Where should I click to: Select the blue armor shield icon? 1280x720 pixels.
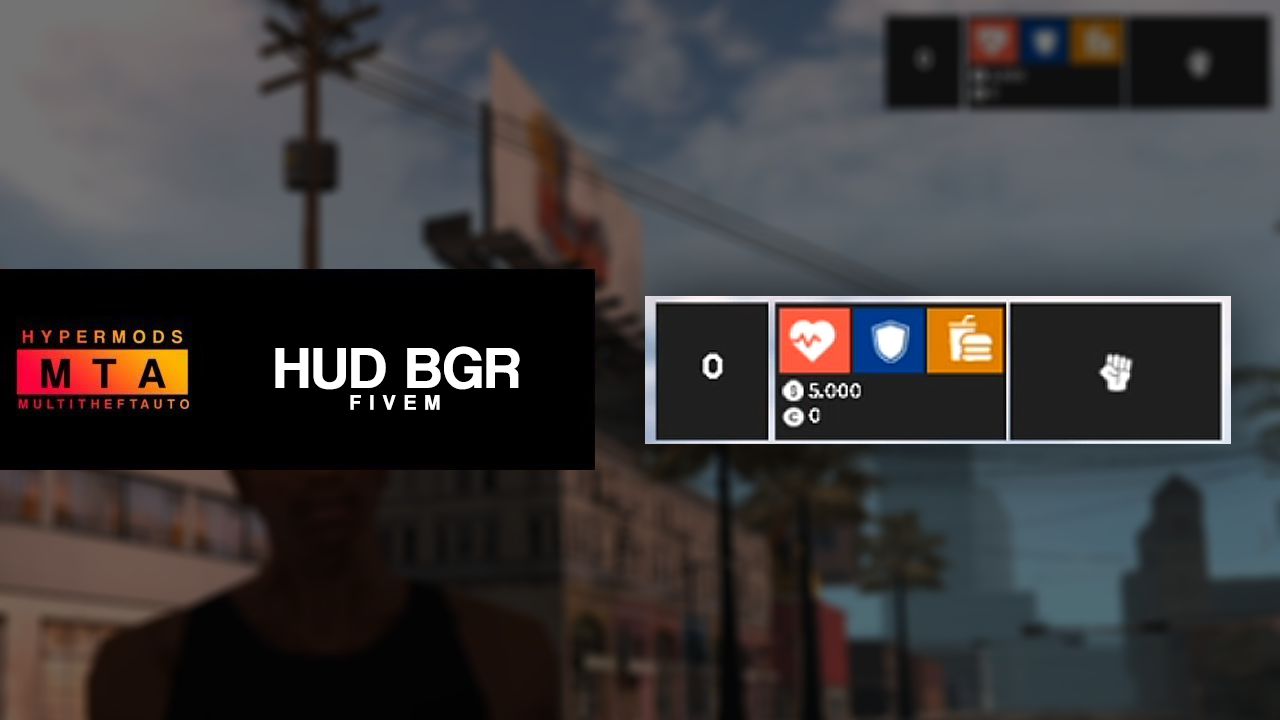point(889,340)
